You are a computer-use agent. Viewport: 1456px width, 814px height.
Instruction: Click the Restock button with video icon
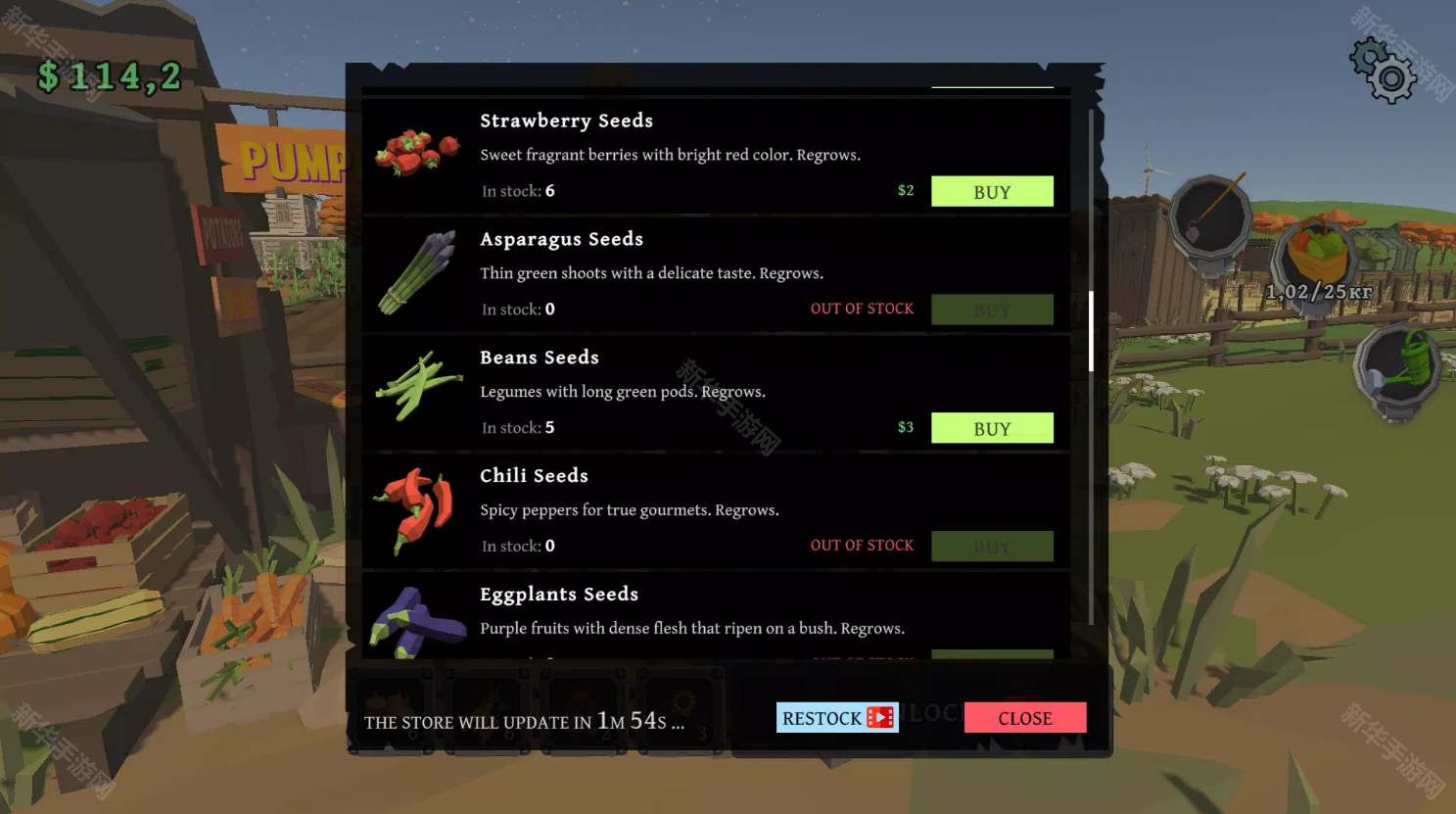pyautogui.click(x=836, y=718)
